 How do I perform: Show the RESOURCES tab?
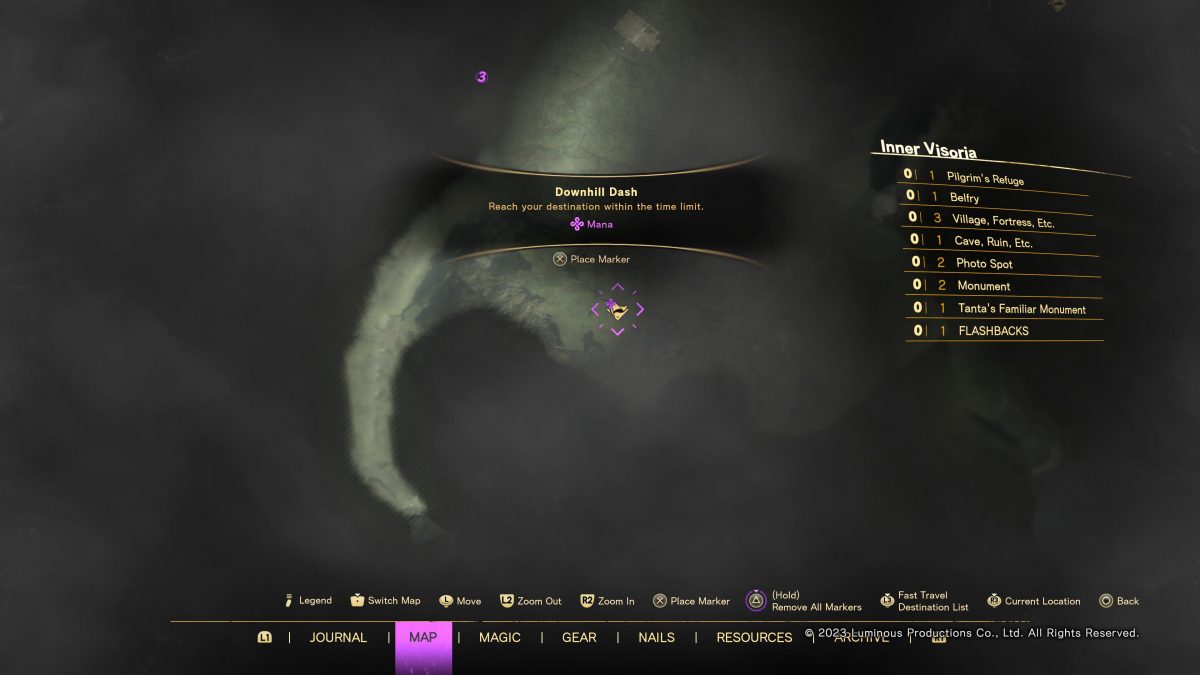pos(754,637)
